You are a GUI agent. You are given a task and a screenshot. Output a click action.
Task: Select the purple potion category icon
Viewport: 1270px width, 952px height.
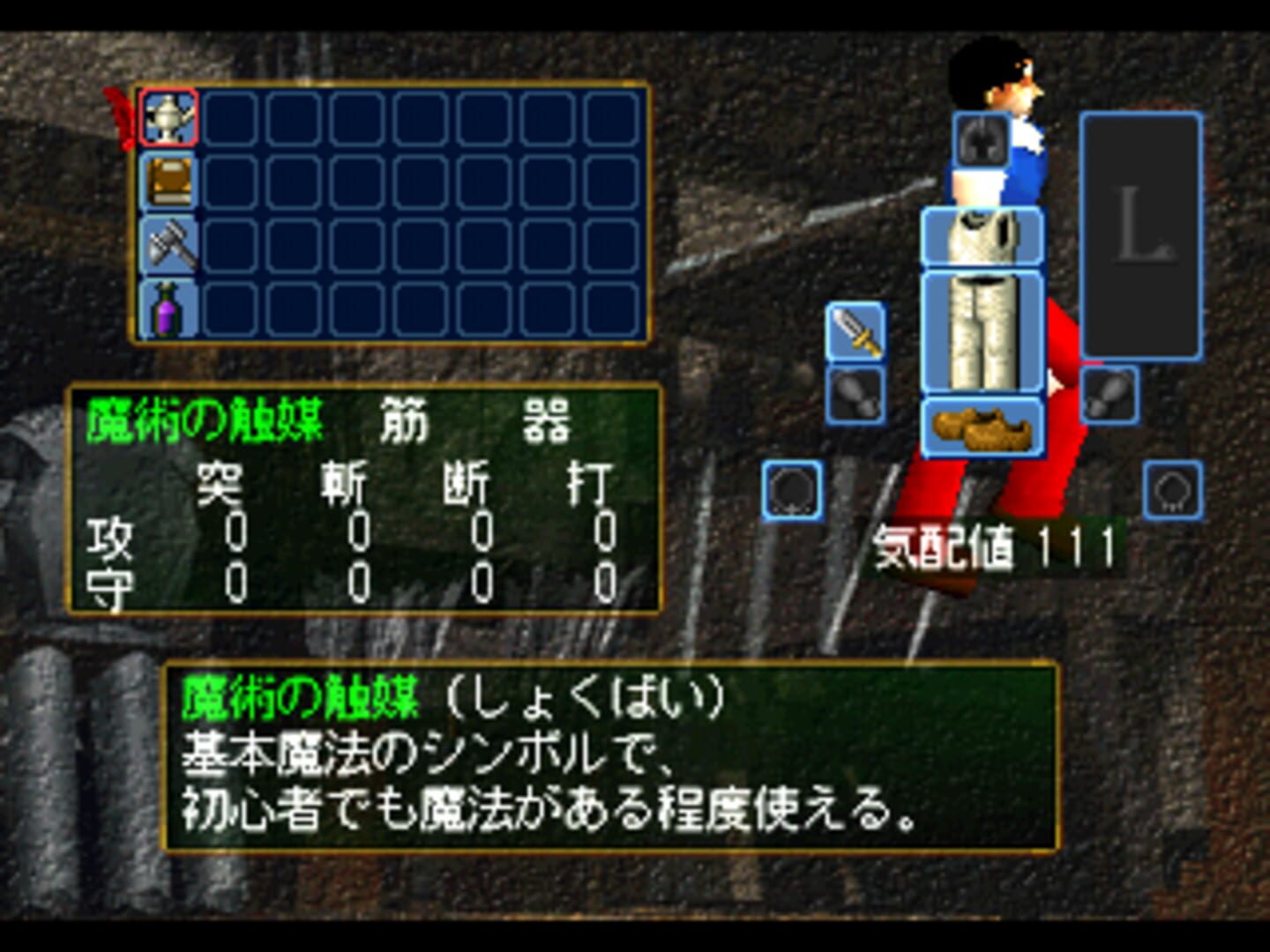coord(168,308)
